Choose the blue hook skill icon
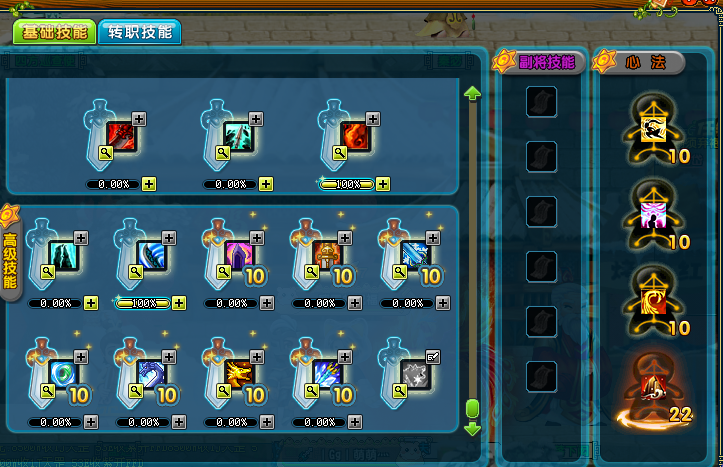Image resolution: width=723 pixels, height=467 pixels. point(150,372)
